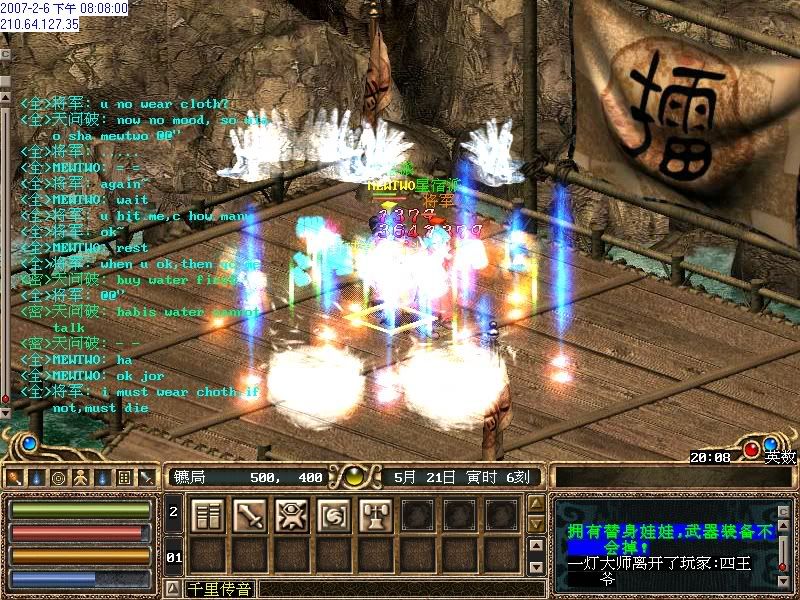
Task: Click the dagger icon in the menu bar
Action: tap(145, 478)
